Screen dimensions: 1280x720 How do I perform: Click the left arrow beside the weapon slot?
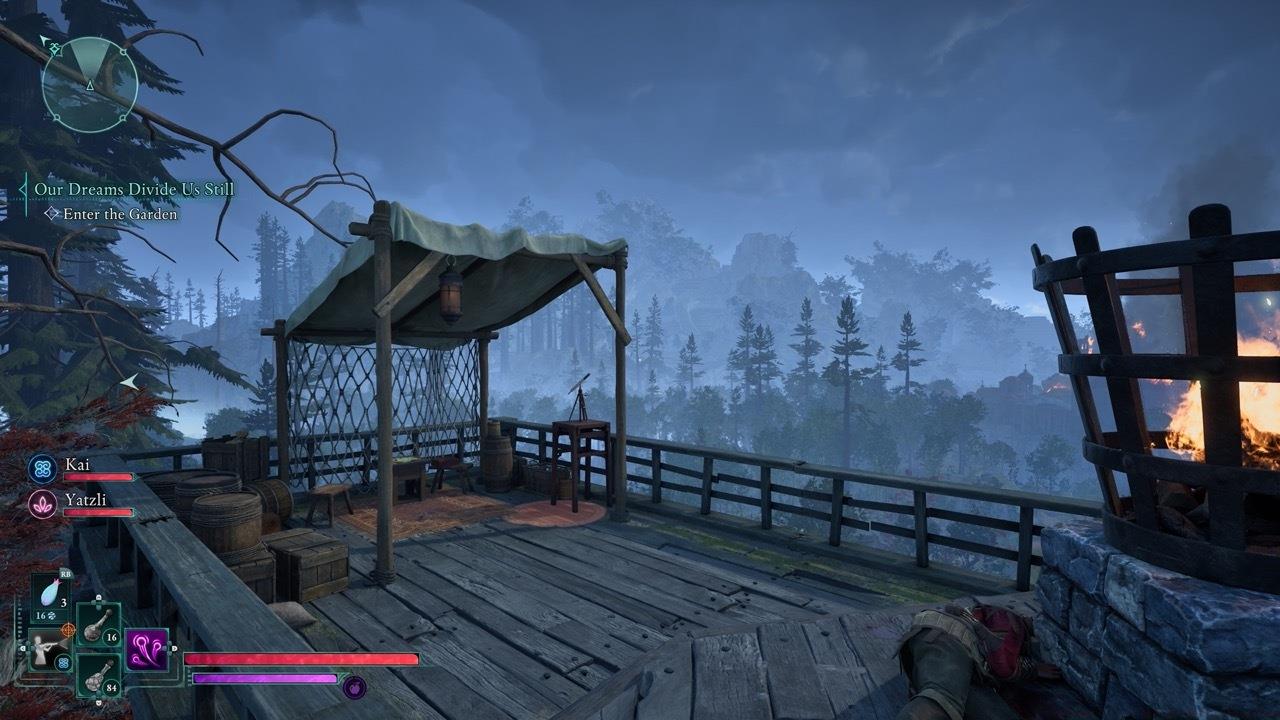pyautogui.click(x=22, y=648)
